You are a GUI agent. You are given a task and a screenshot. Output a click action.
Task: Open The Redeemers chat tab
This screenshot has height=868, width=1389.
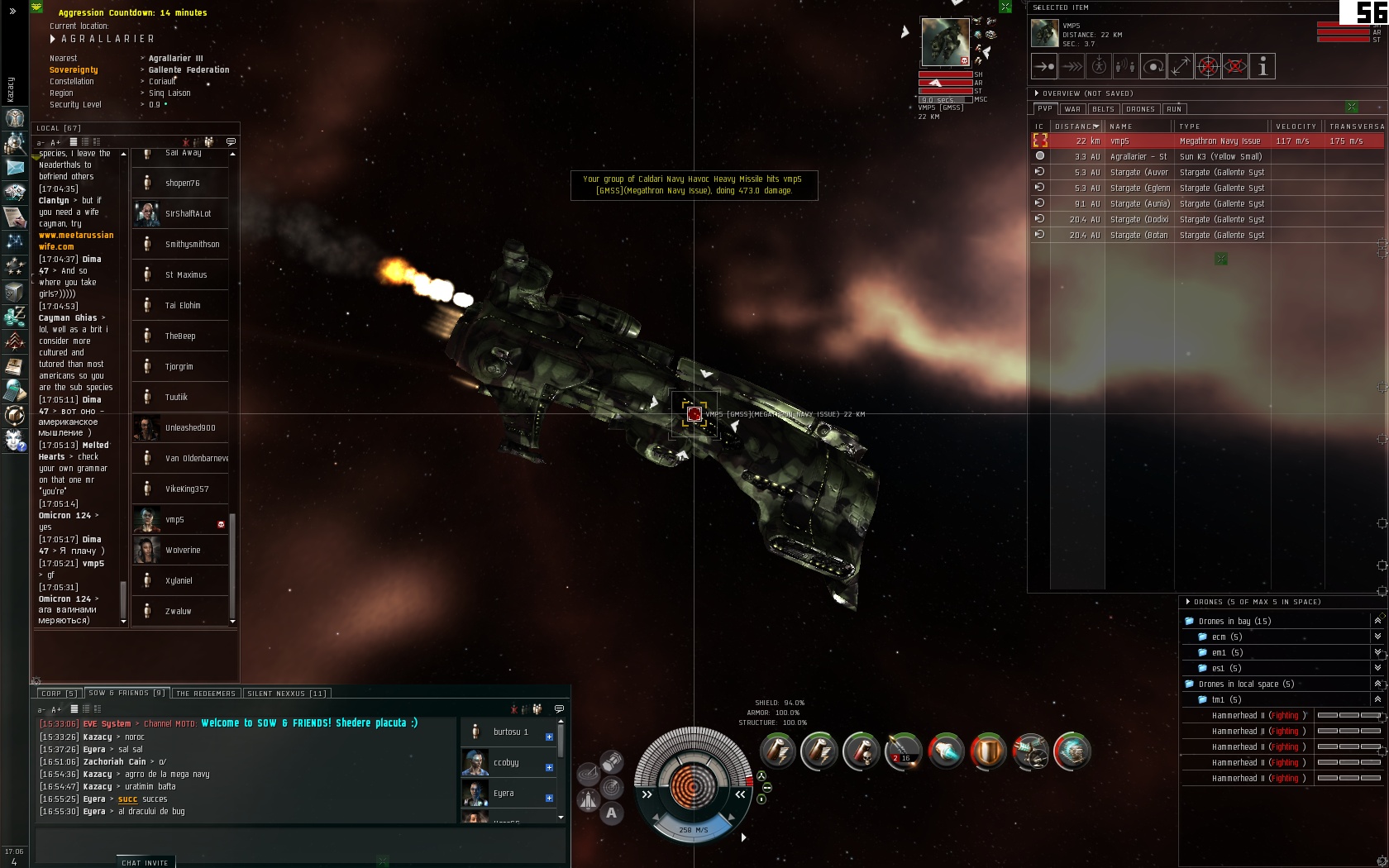point(206,694)
